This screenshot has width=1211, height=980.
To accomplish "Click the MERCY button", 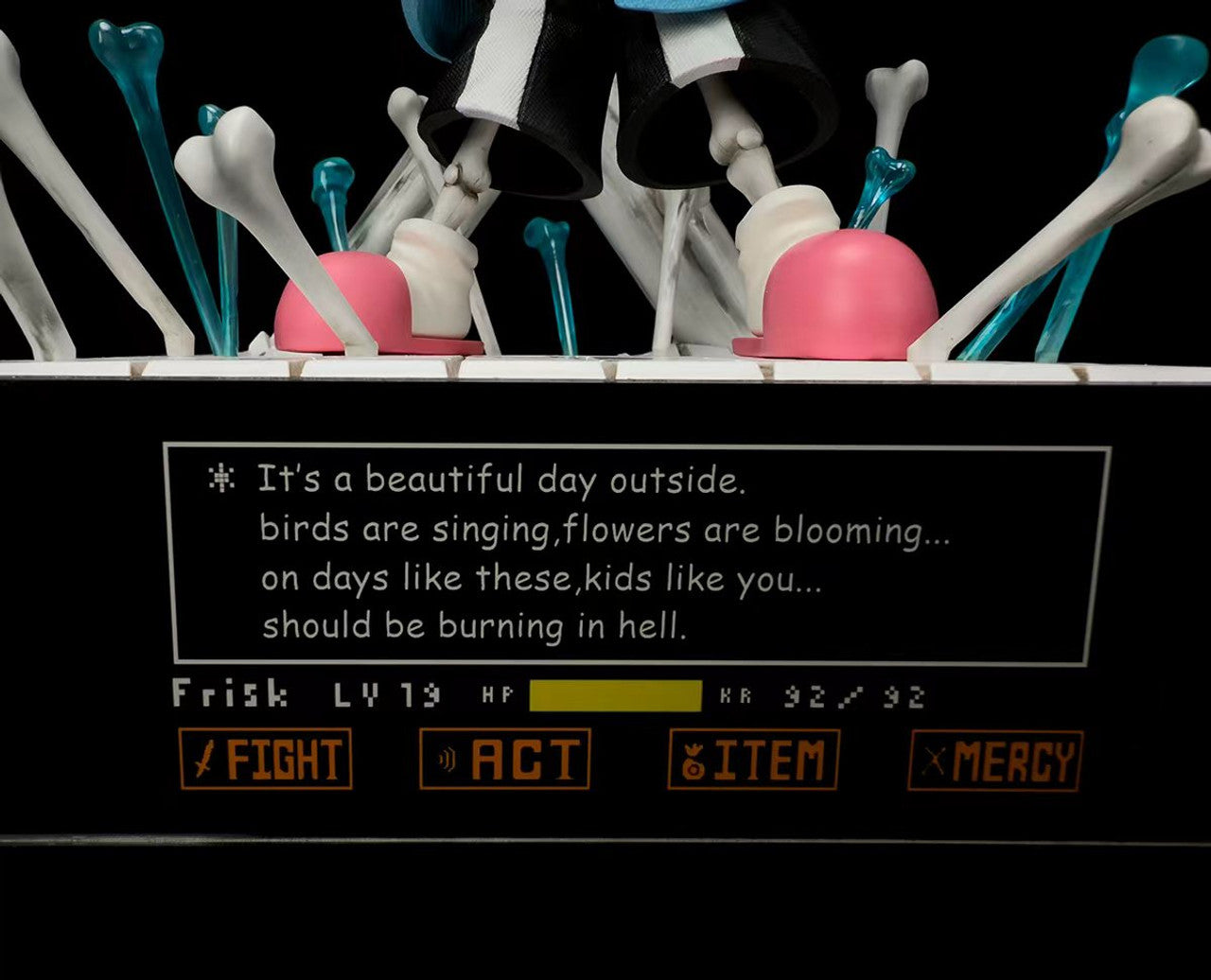I will coord(995,761).
